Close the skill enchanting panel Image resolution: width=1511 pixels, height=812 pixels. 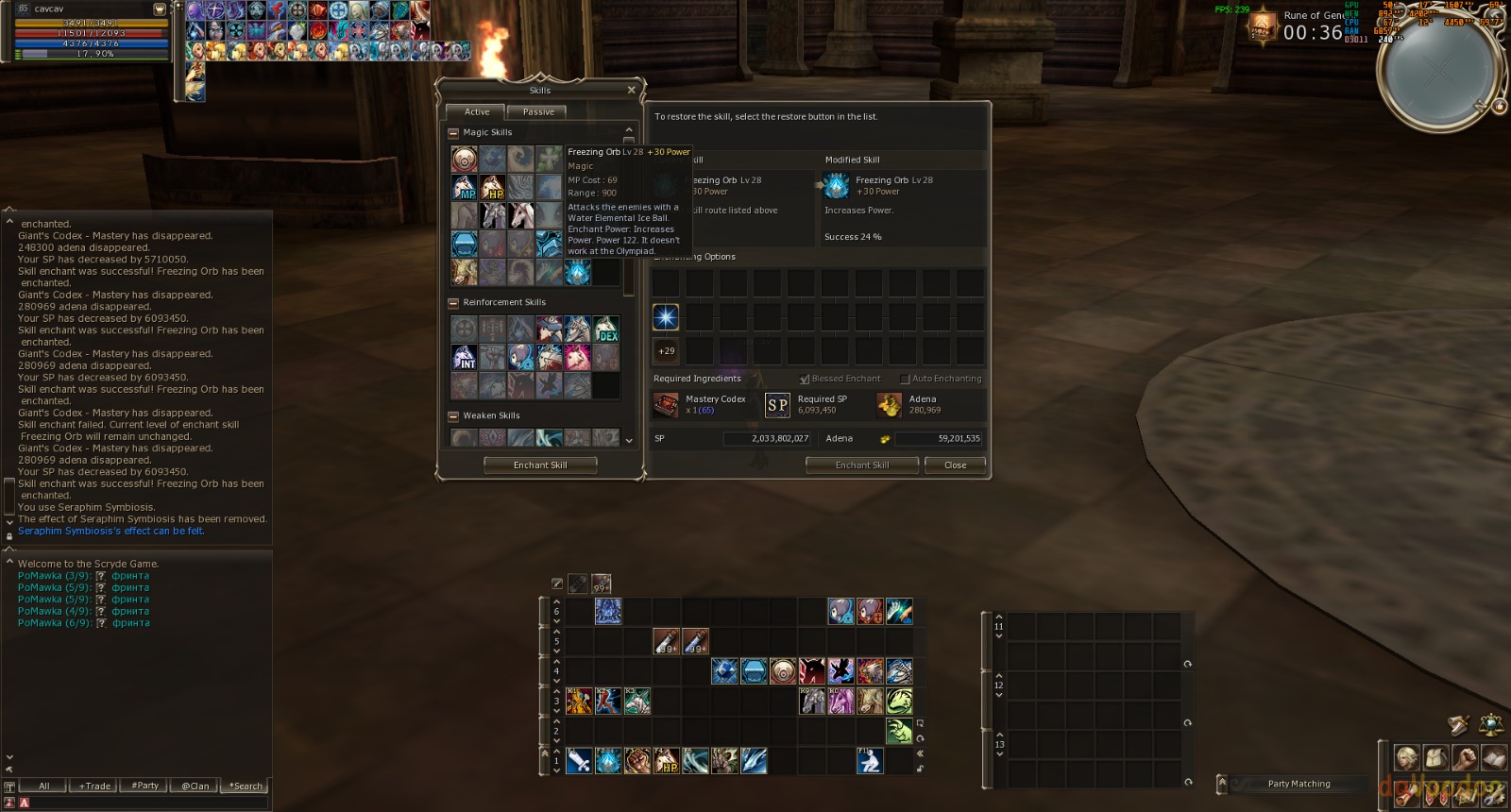coord(955,465)
